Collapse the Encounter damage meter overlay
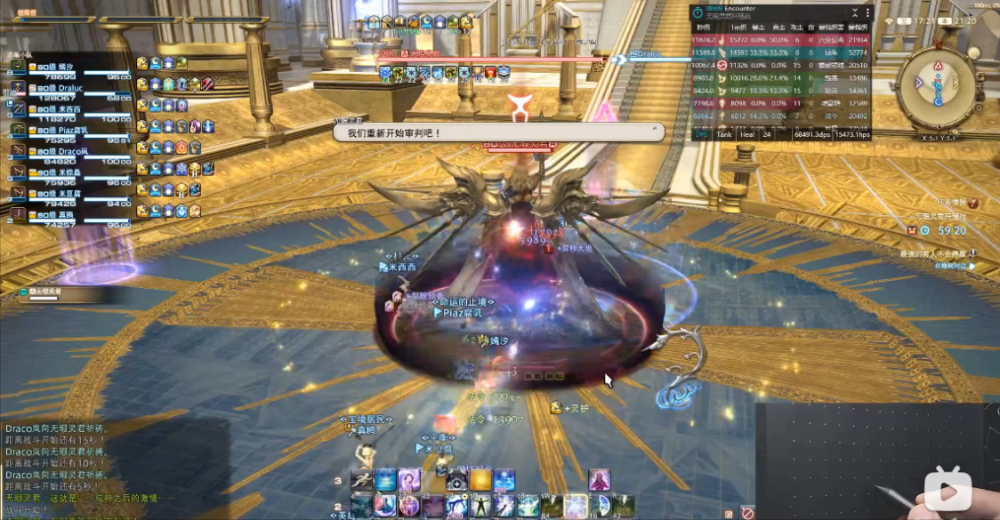The image size is (1000, 520). point(855,13)
